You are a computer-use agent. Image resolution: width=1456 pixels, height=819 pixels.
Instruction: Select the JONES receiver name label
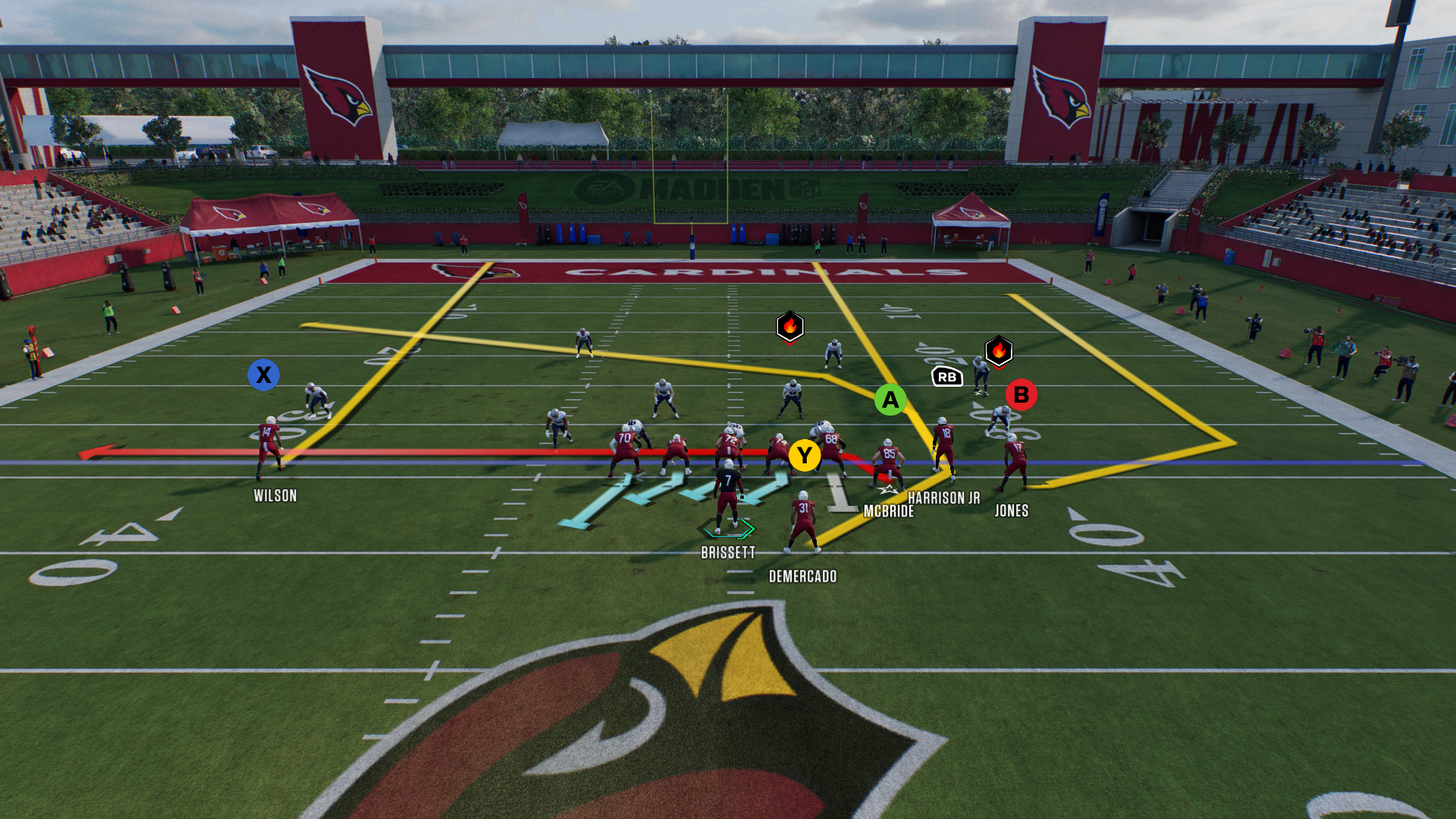[1011, 511]
